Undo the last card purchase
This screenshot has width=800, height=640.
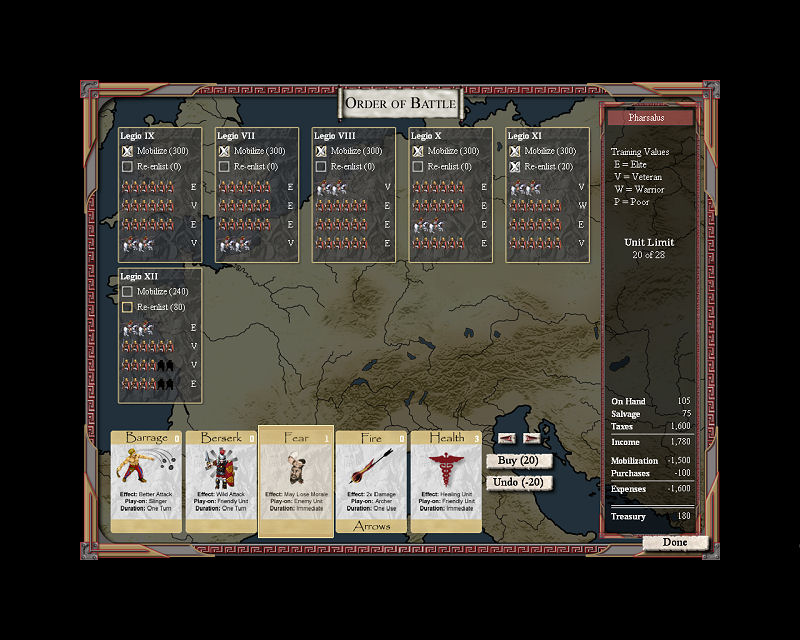(520, 482)
